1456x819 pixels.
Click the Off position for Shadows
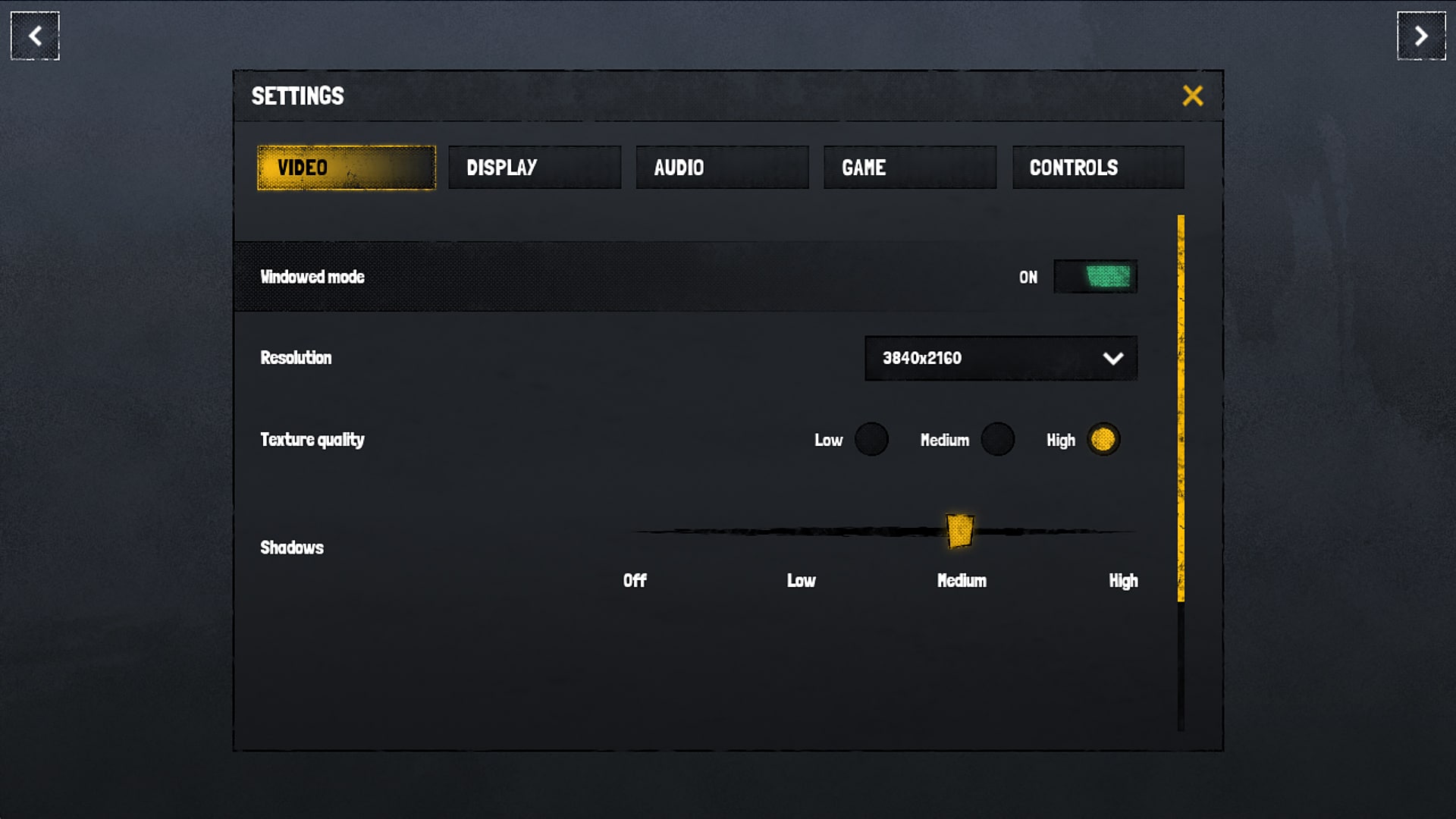(x=635, y=531)
